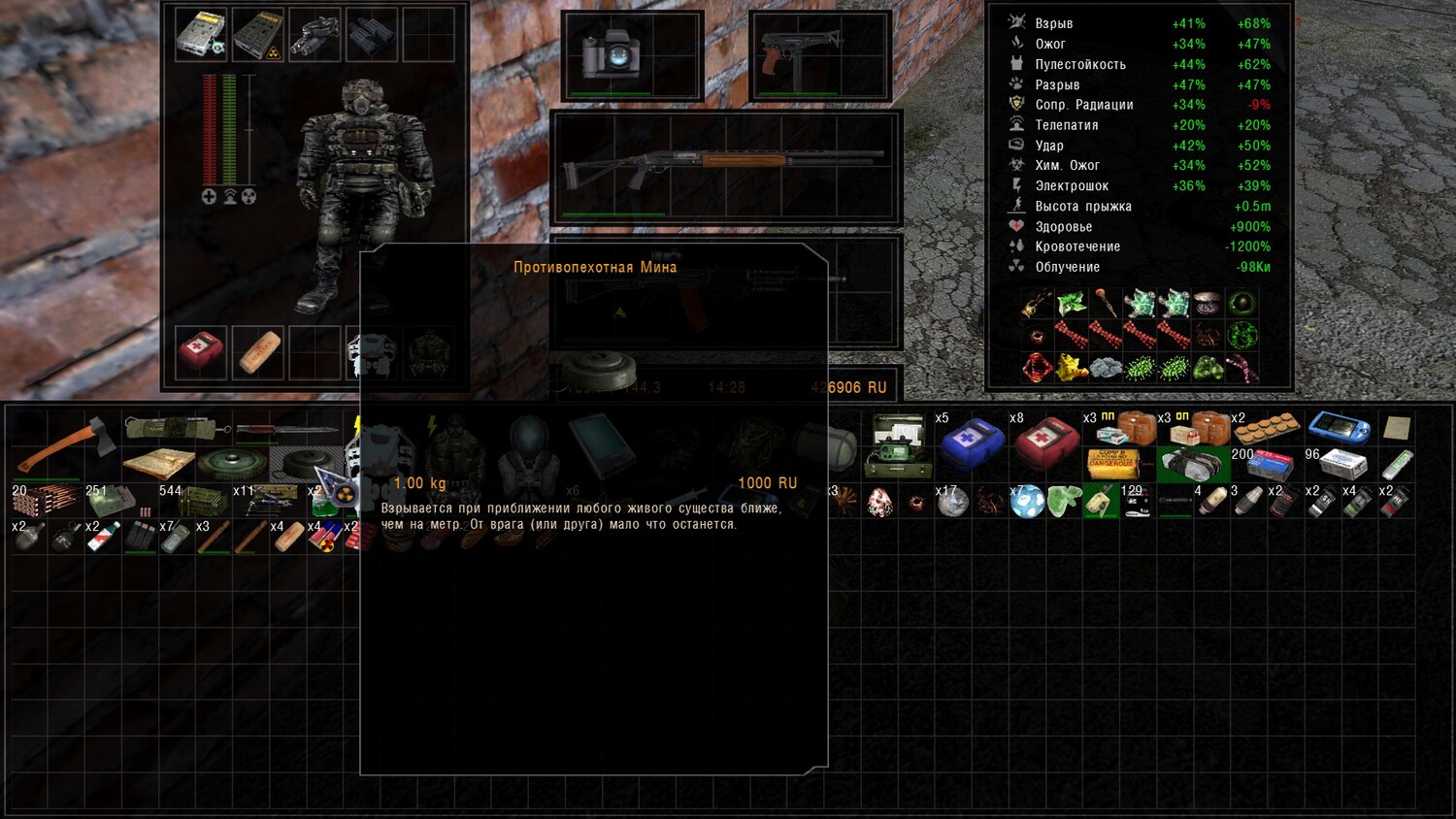Choose the green round anti-tank mine
The height and width of the screenshot is (819, 1456).
[233, 464]
